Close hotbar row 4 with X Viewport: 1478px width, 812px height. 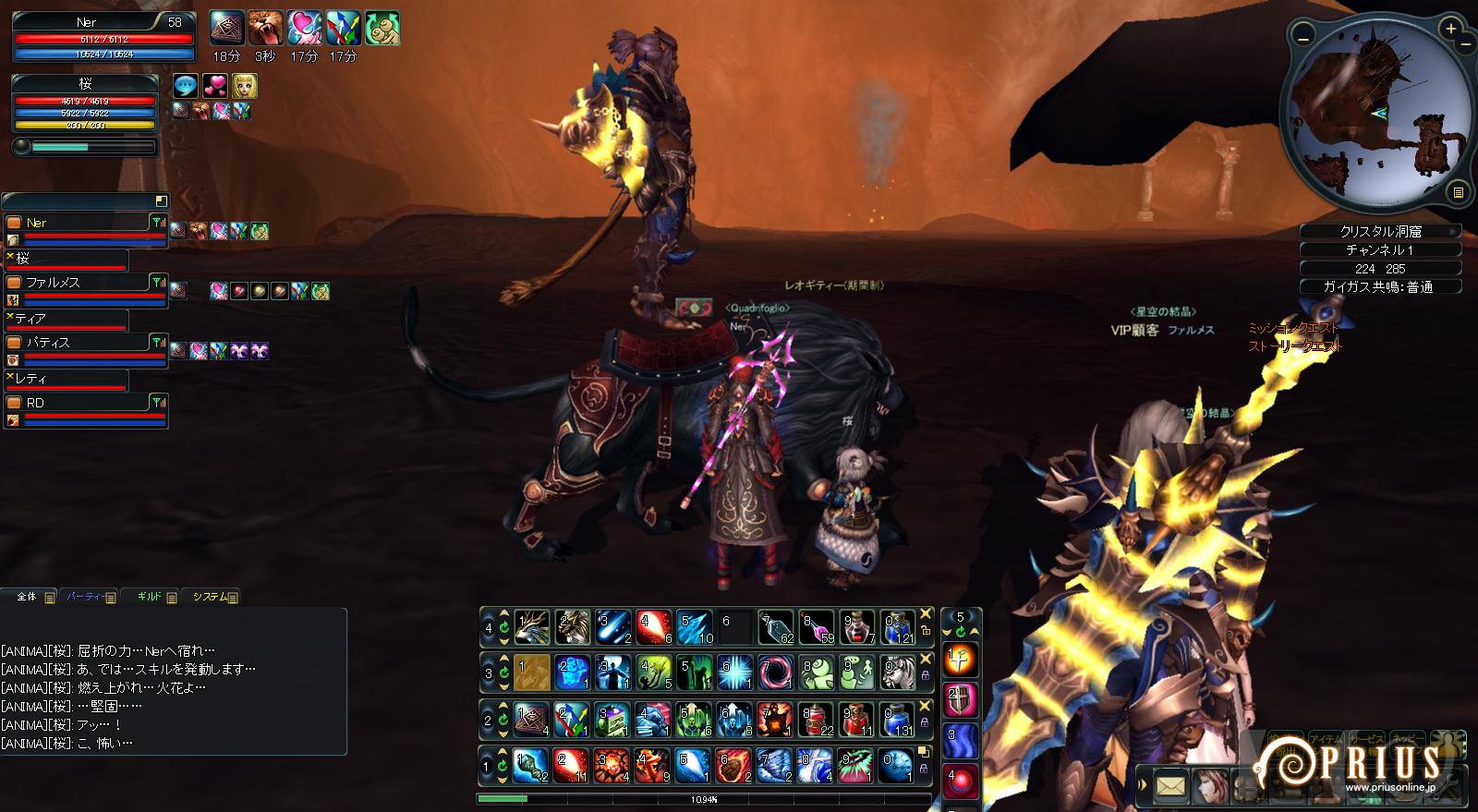926,613
